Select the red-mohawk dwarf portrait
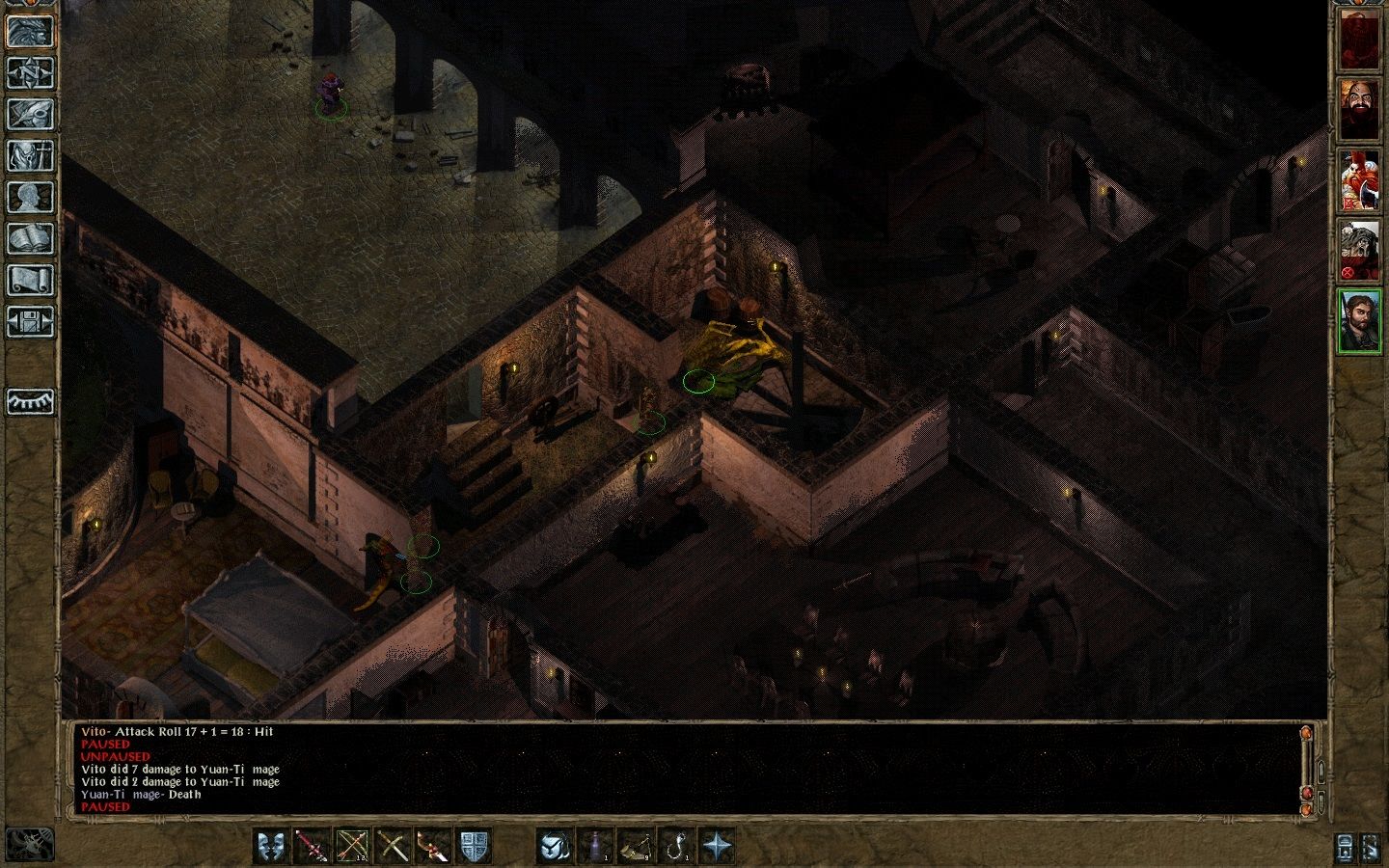1389x868 pixels. click(1359, 181)
